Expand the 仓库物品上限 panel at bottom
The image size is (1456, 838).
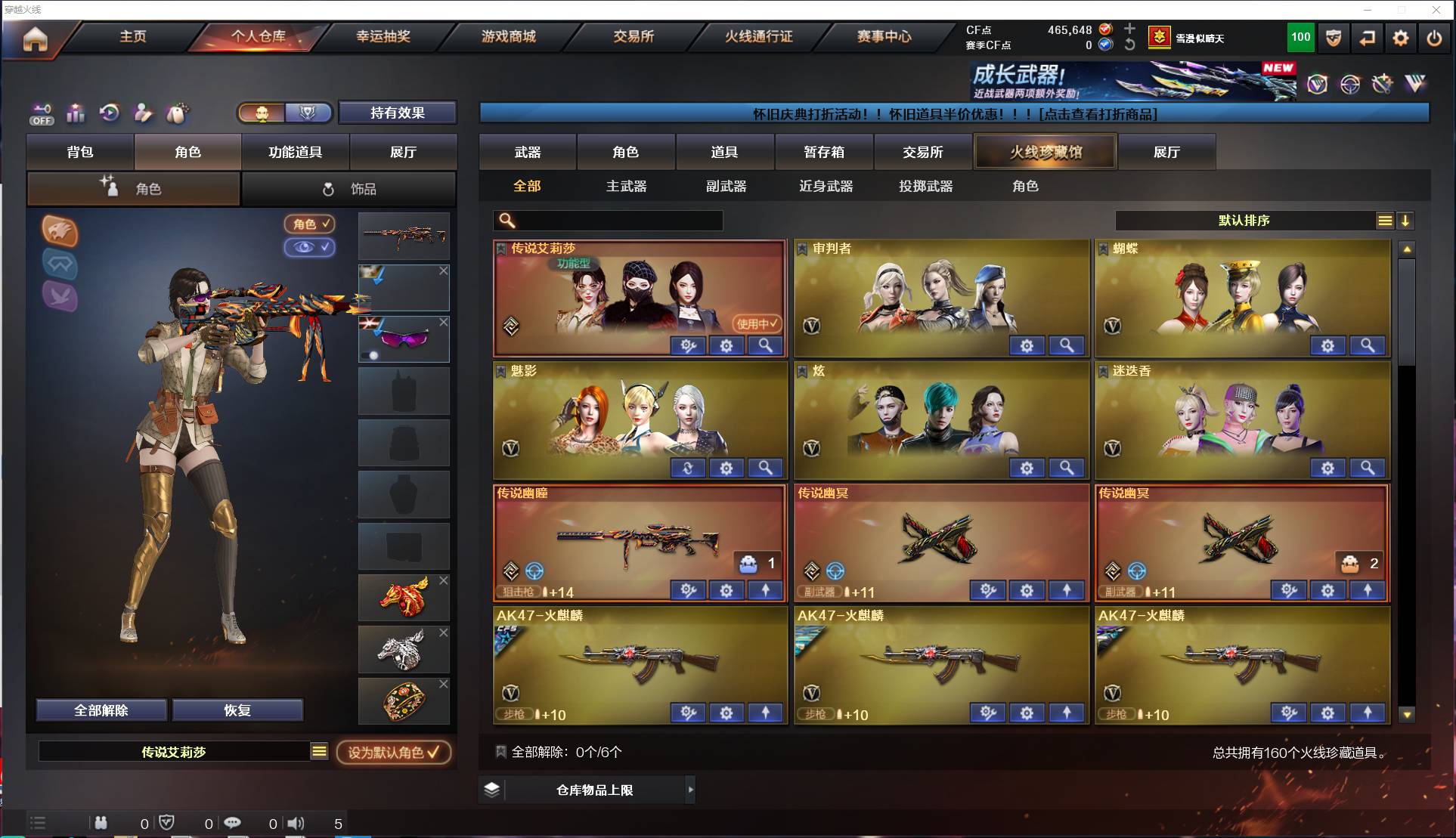coord(593,789)
